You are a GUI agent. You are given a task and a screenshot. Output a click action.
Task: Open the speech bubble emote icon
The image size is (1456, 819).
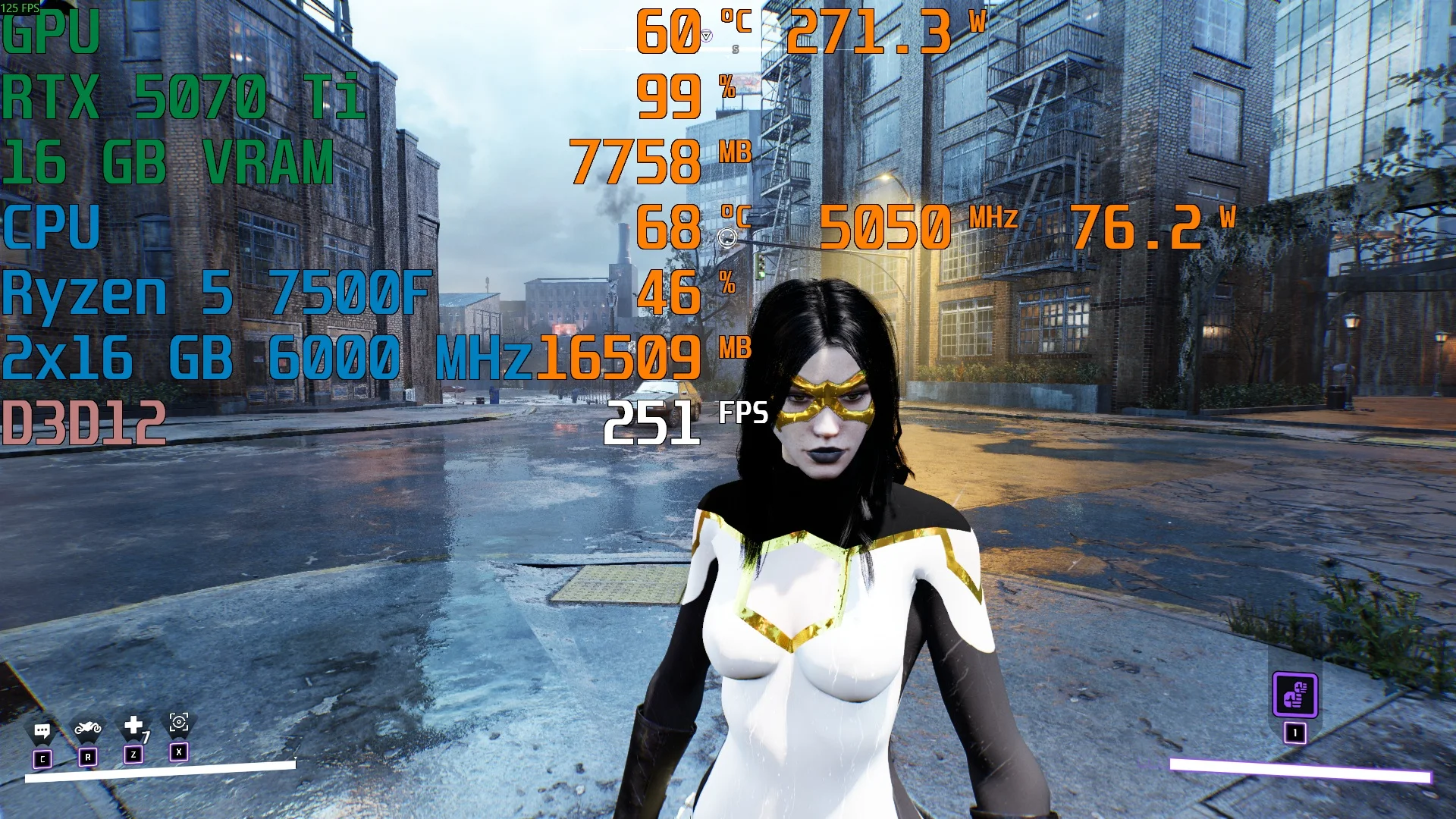coord(42,732)
